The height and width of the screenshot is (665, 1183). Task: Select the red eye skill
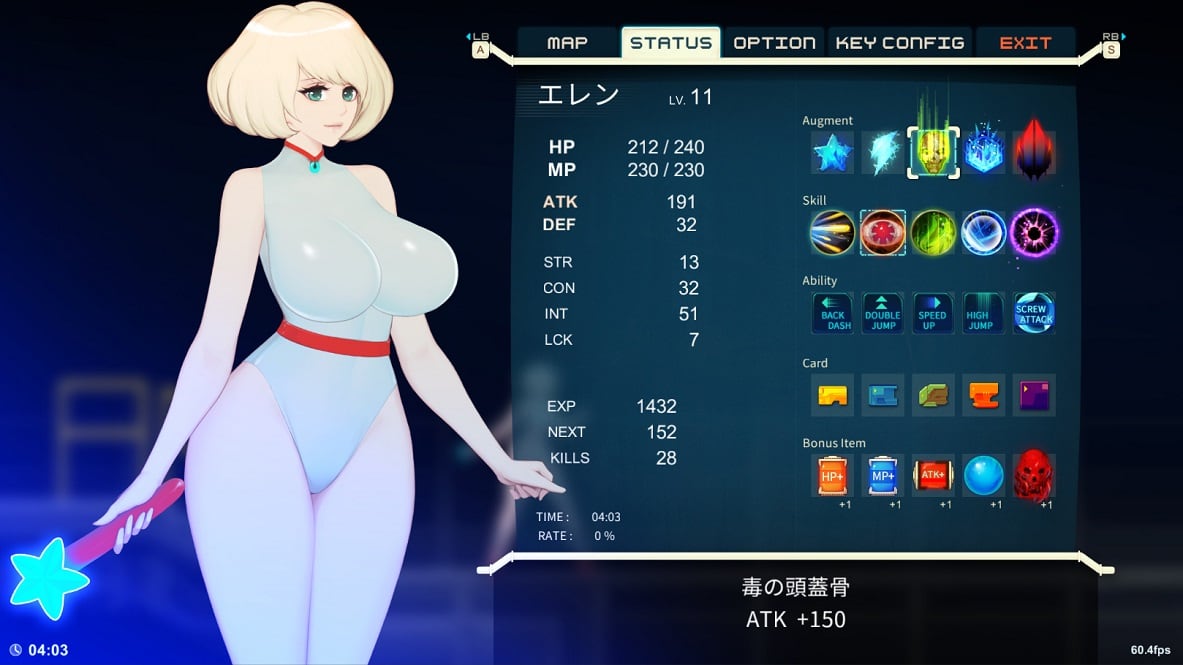point(882,232)
